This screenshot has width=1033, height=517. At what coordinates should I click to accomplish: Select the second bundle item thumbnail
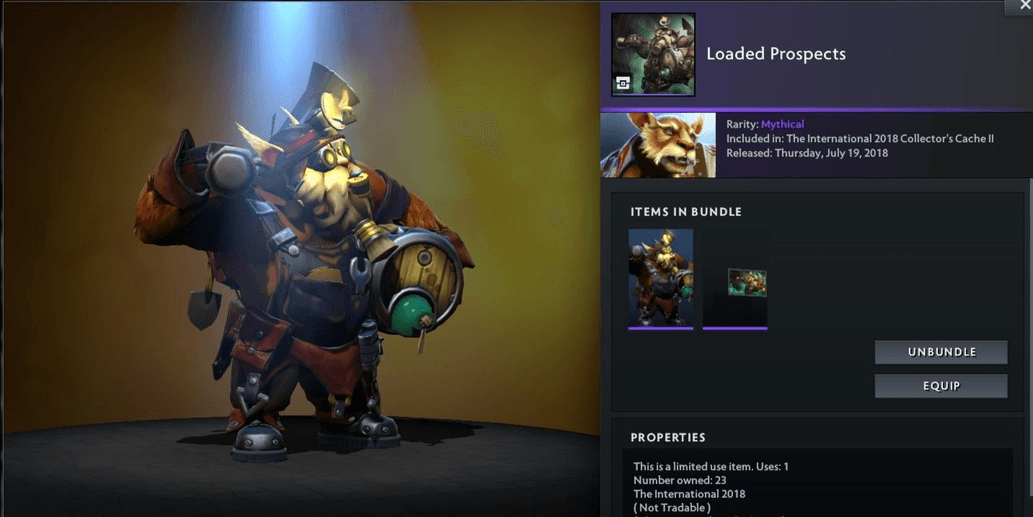735,279
